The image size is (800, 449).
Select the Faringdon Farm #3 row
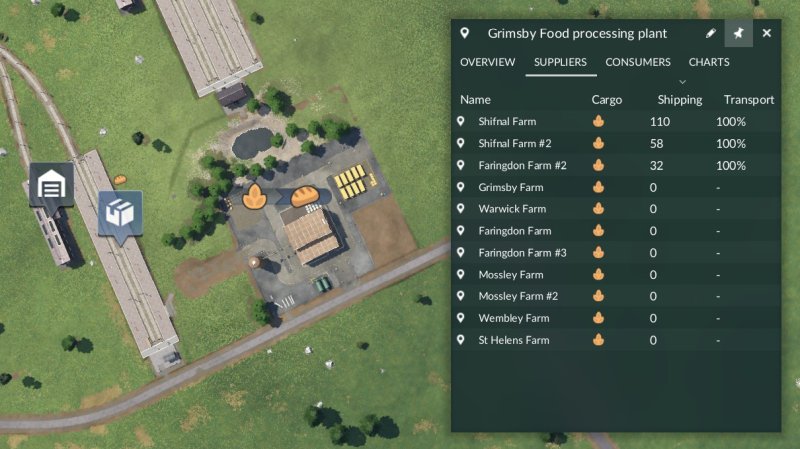coord(522,253)
